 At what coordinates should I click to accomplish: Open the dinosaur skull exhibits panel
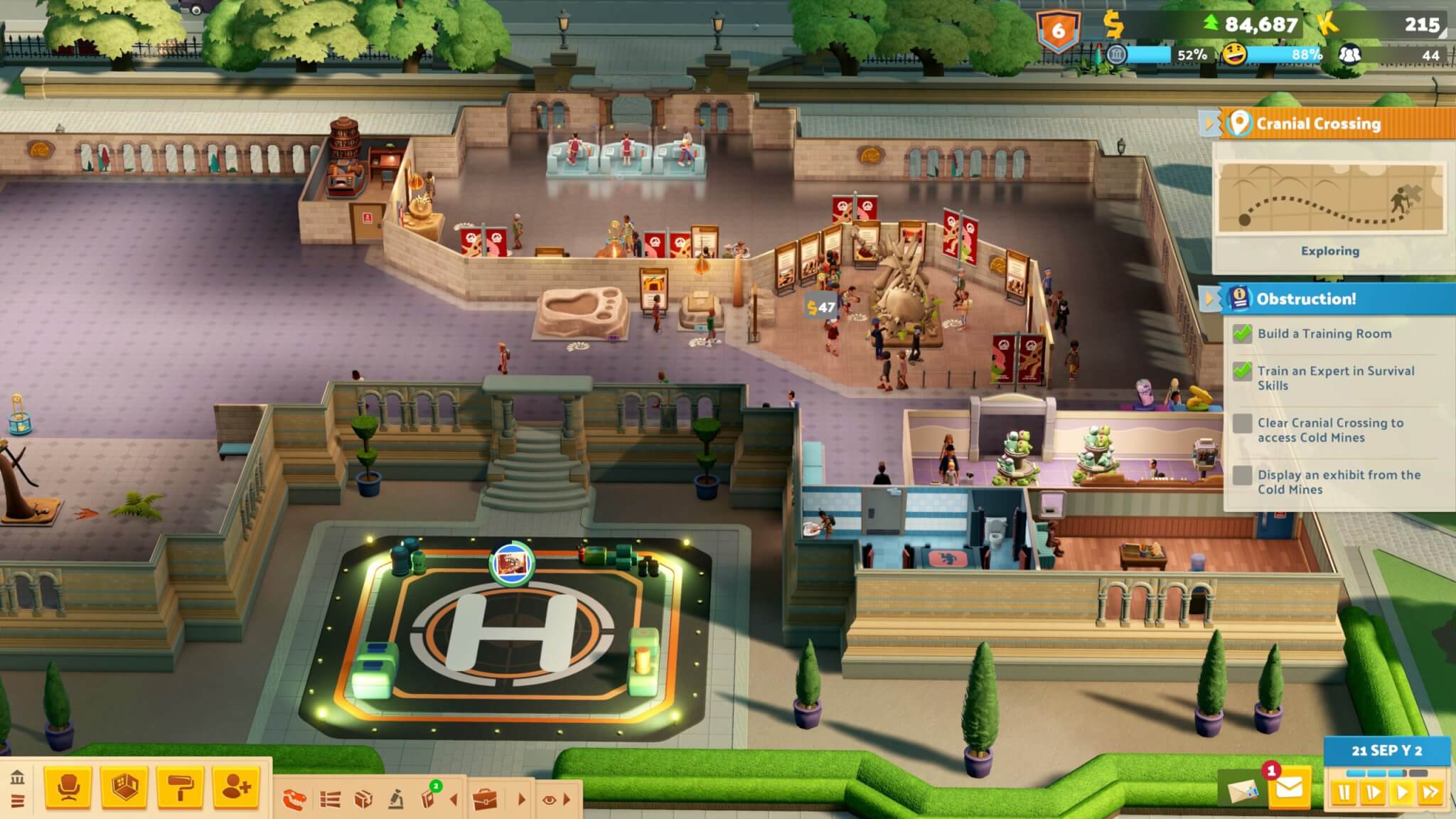click(294, 800)
